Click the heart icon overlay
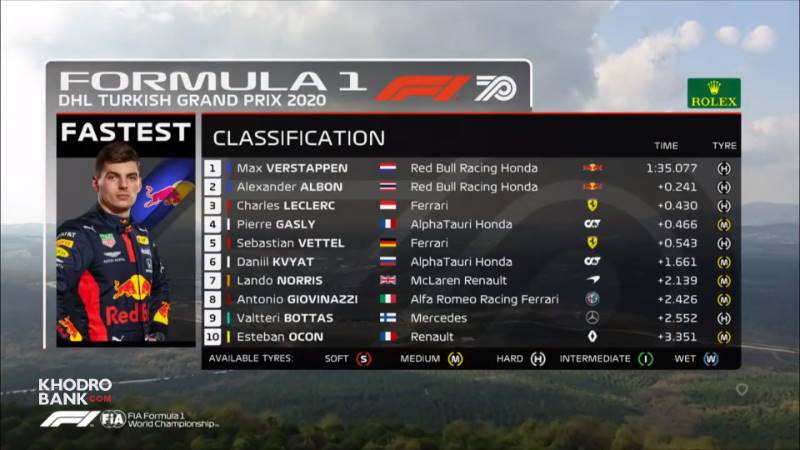Viewport: 800px width, 450px height. click(741, 390)
